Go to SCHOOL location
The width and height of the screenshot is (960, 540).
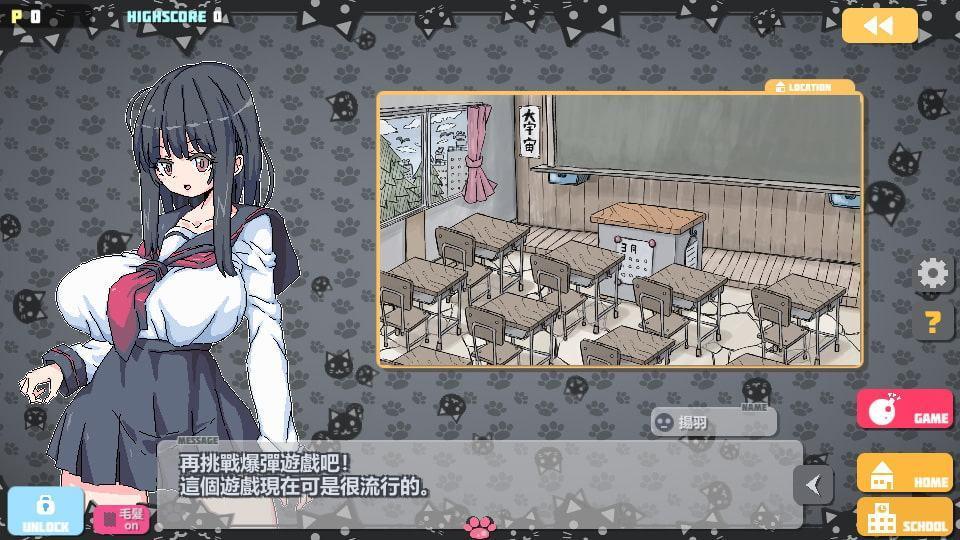(904, 517)
